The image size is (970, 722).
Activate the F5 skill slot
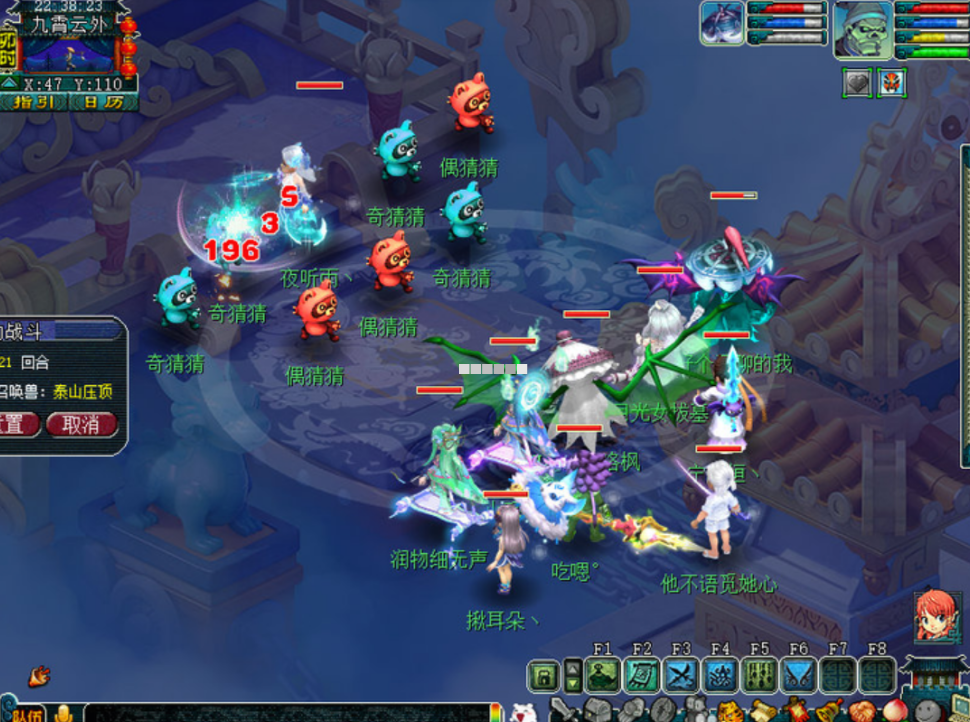pos(759,676)
